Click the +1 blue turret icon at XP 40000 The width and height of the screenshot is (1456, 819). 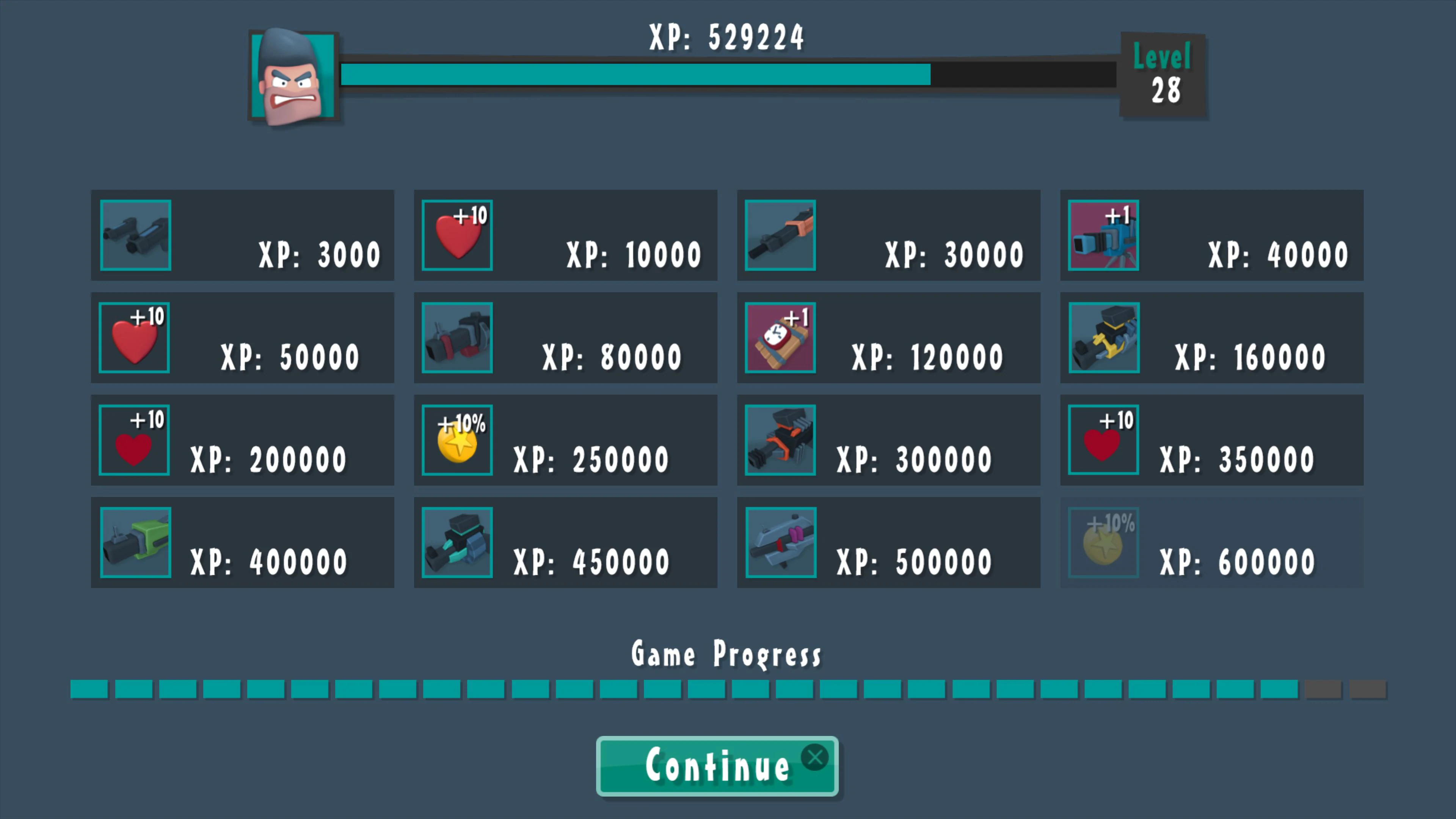(1103, 235)
